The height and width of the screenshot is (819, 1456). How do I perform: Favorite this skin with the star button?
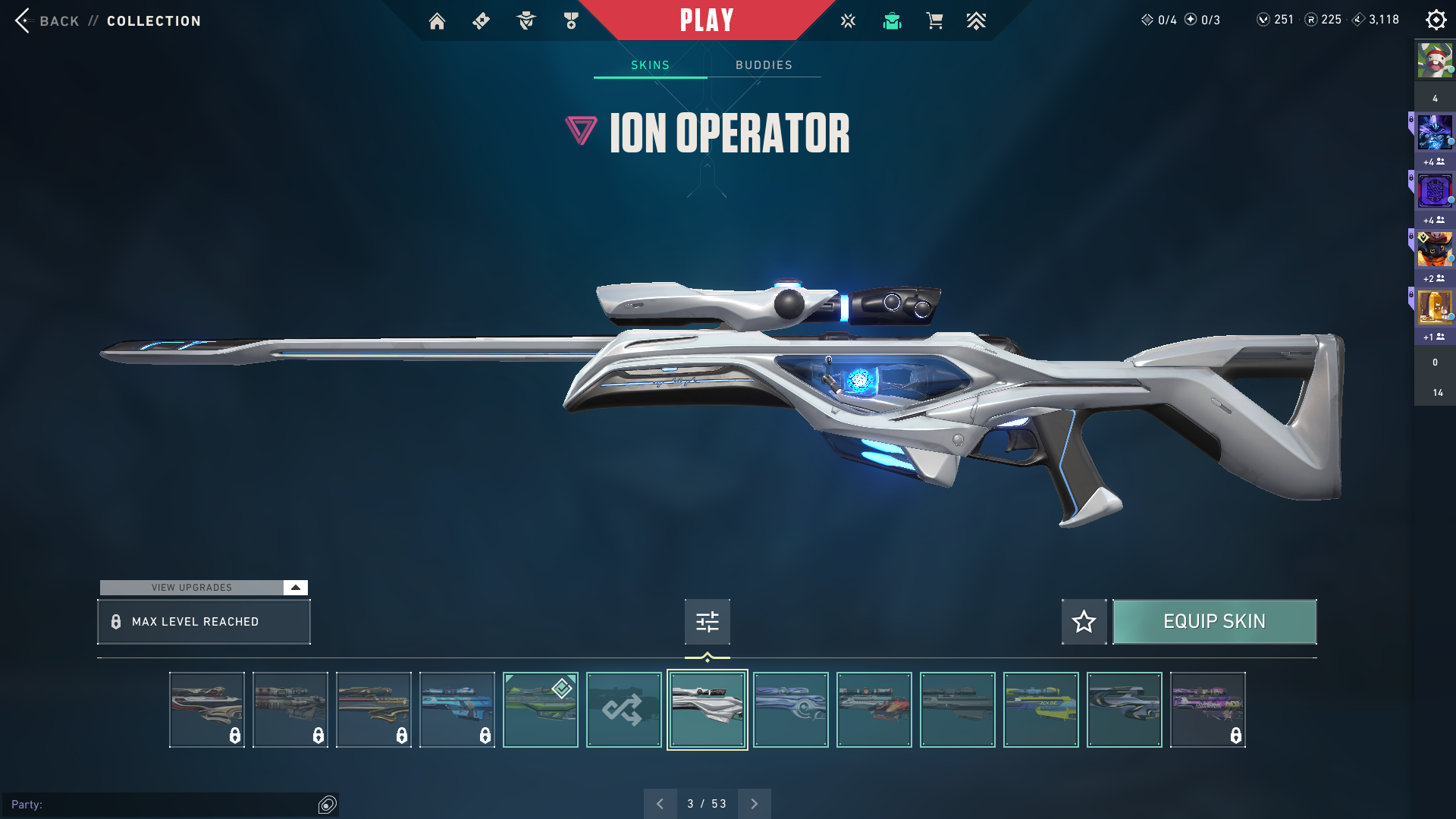click(x=1084, y=622)
